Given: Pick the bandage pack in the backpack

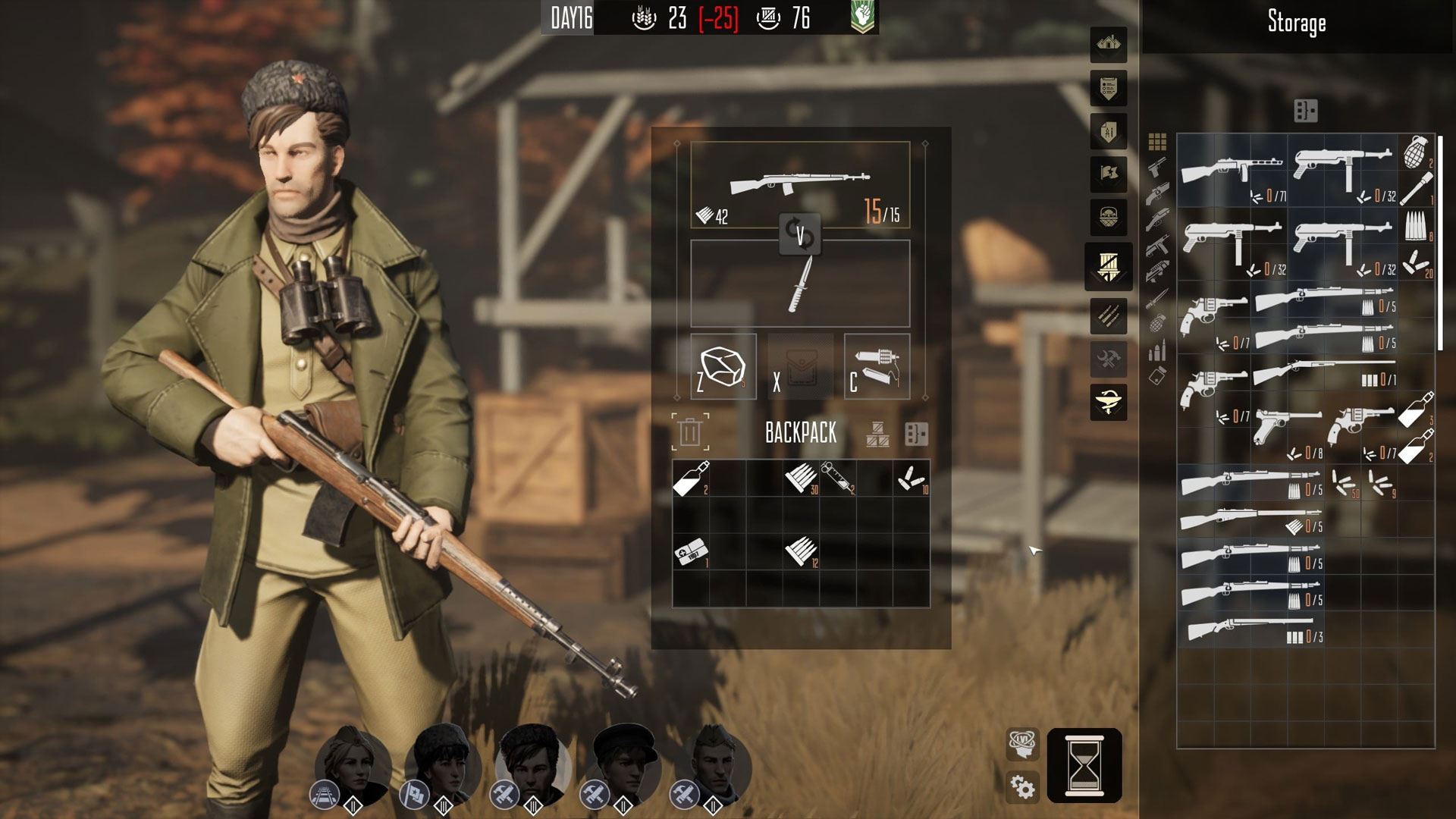Looking at the screenshot, I should click(691, 552).
